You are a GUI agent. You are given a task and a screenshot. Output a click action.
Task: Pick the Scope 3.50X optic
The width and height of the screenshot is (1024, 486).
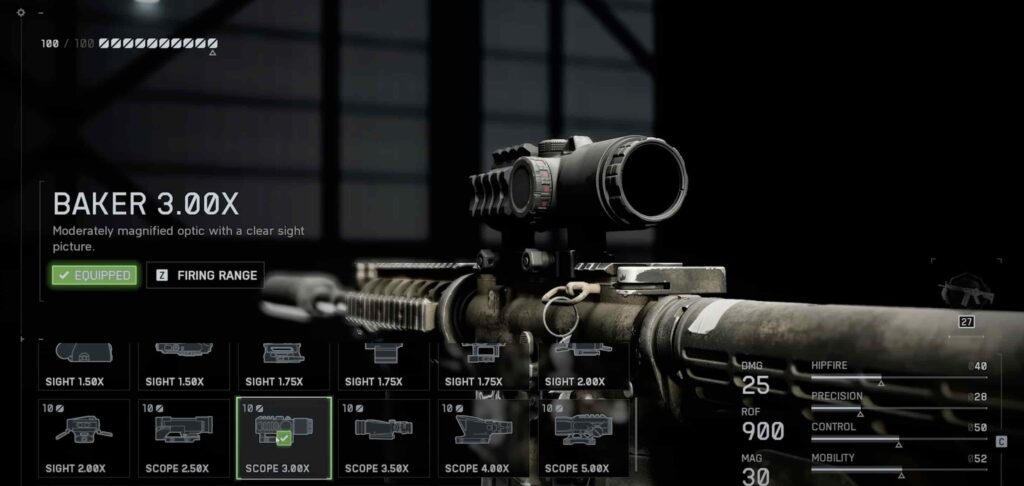[384, 437]
